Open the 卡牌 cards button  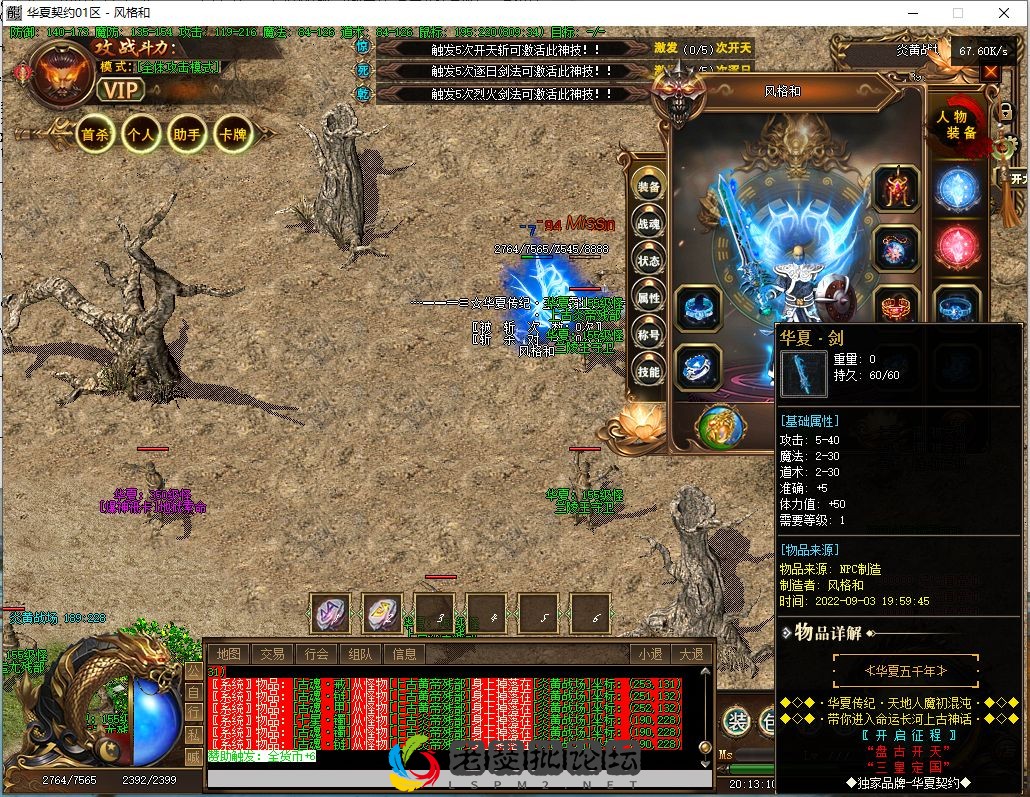[233, 134]
